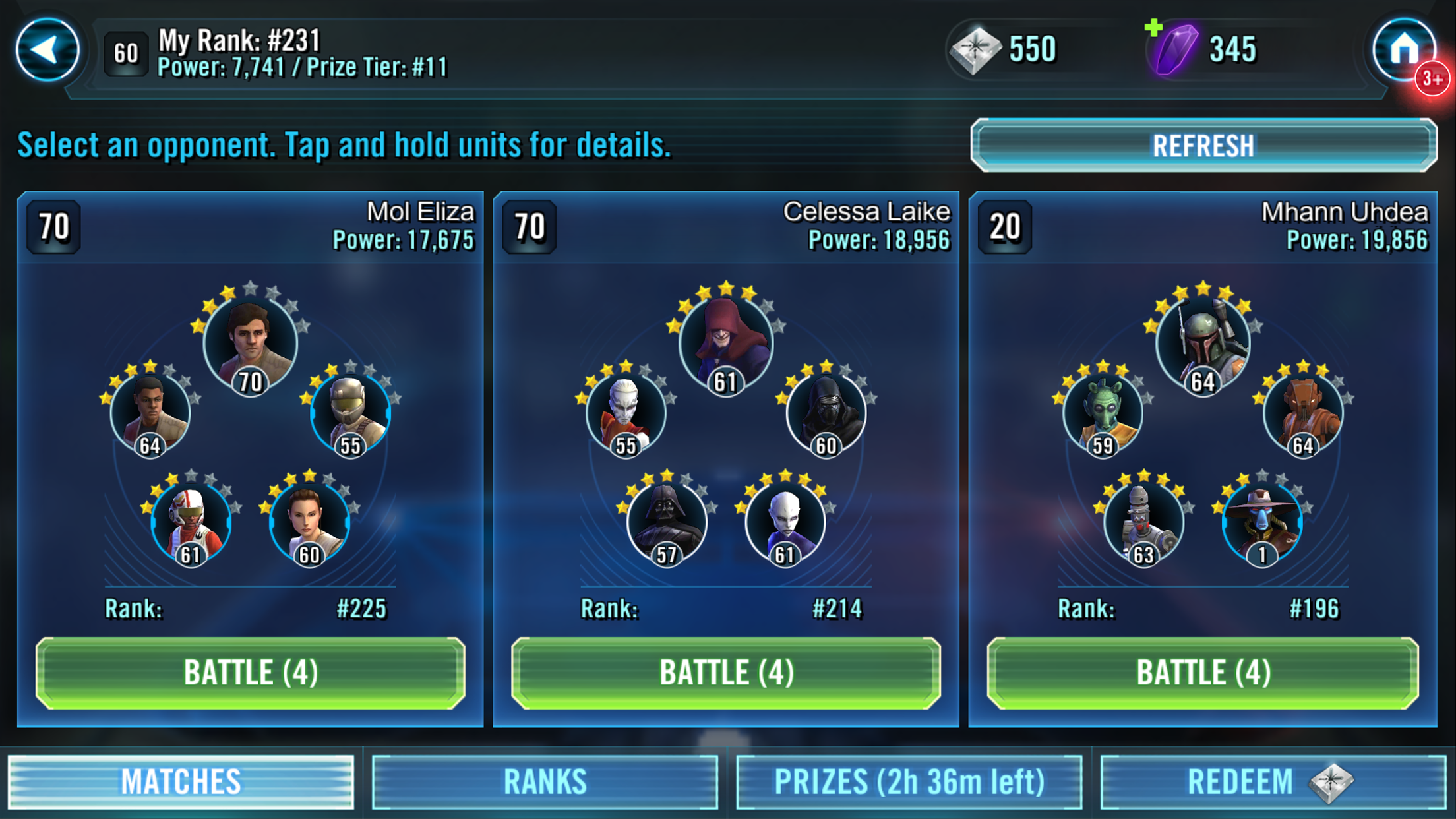Select Mol Eliza's level 70 leader unit
This screenshot has height=819, width=1456.
tap(251, 344)
